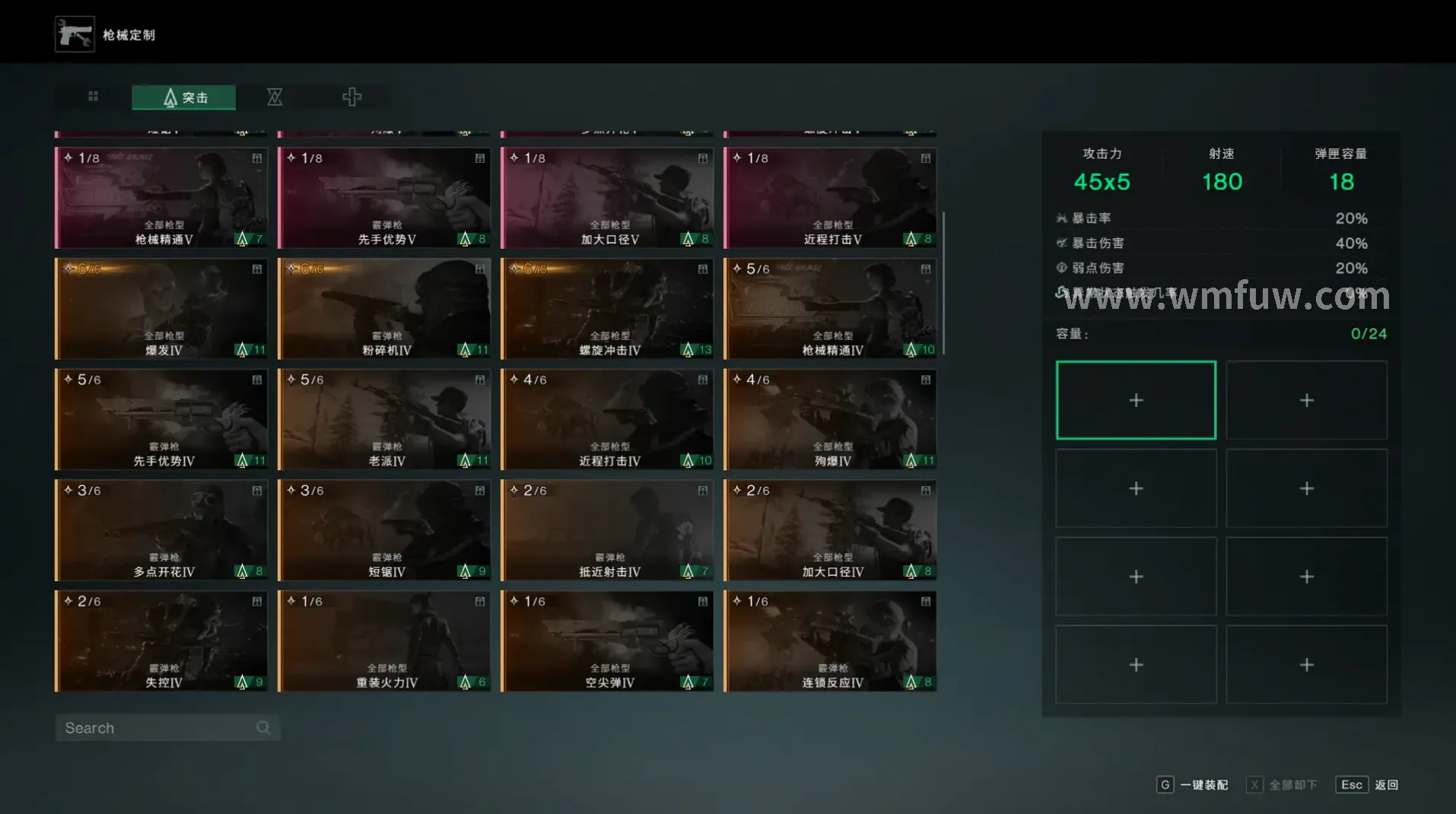Select the 近程打击V mod card

coord(830,198)
